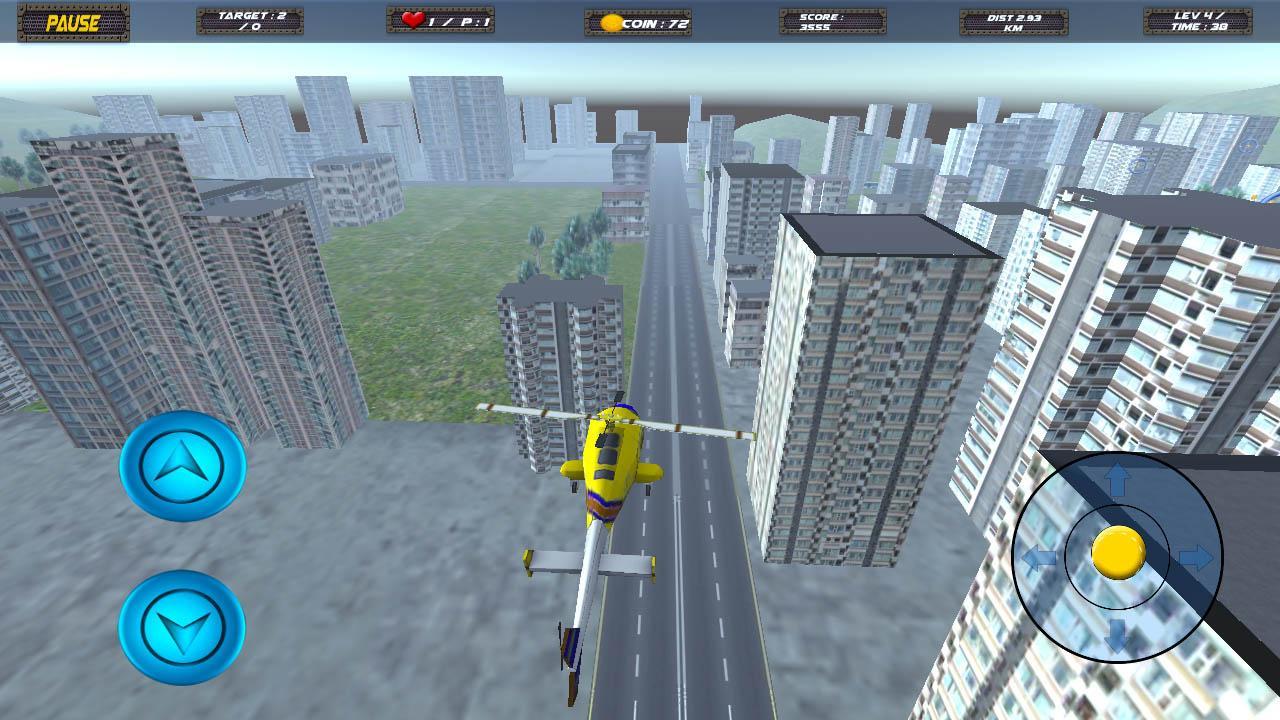Select the upward throttle arrow on the left

tap(182, 465)
